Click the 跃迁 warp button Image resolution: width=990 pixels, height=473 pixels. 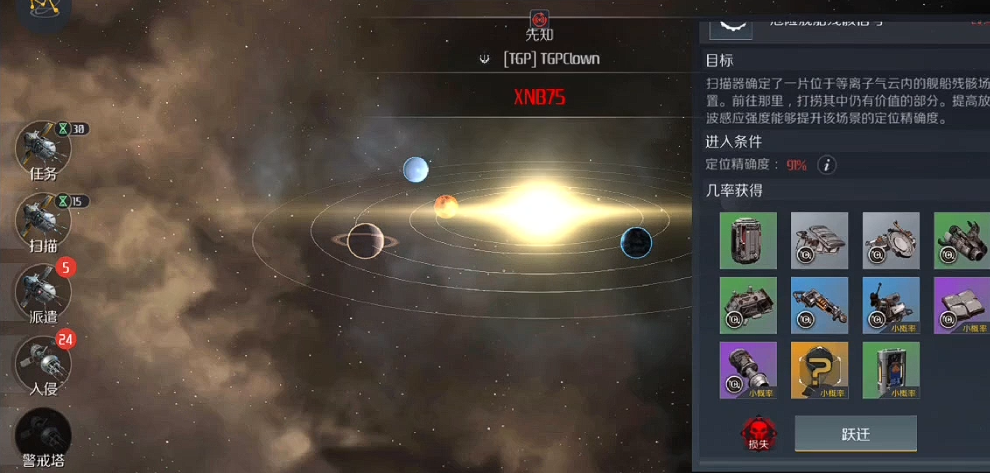855,434
